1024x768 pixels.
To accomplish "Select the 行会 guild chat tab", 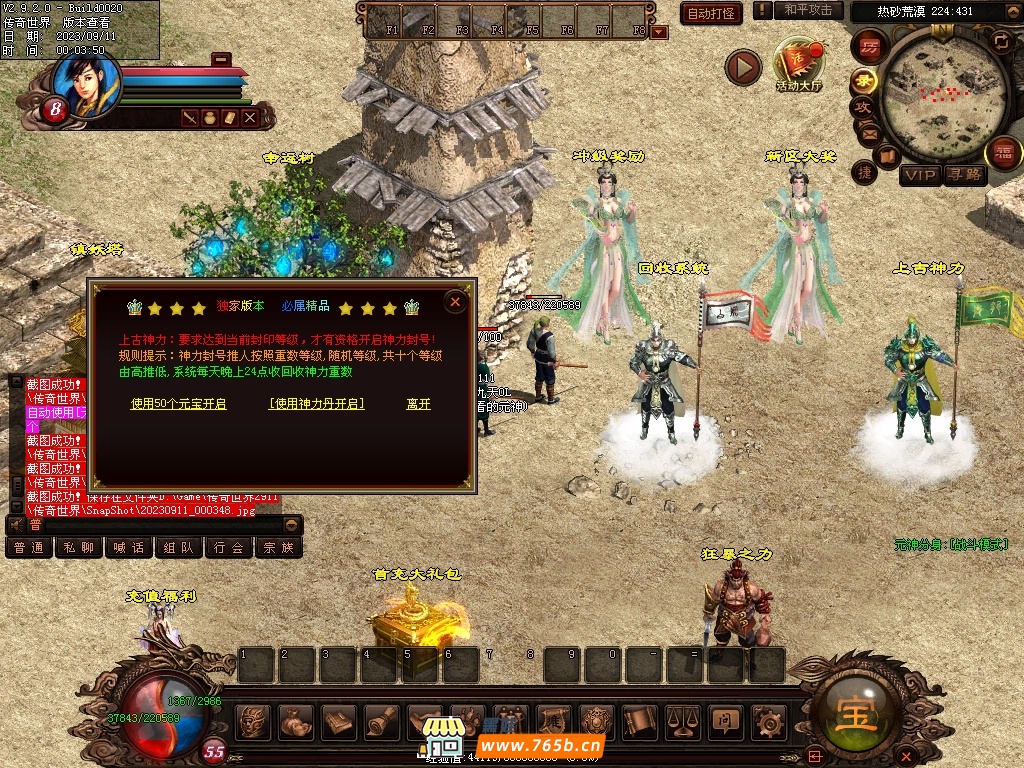I will (x=228, y=548).
